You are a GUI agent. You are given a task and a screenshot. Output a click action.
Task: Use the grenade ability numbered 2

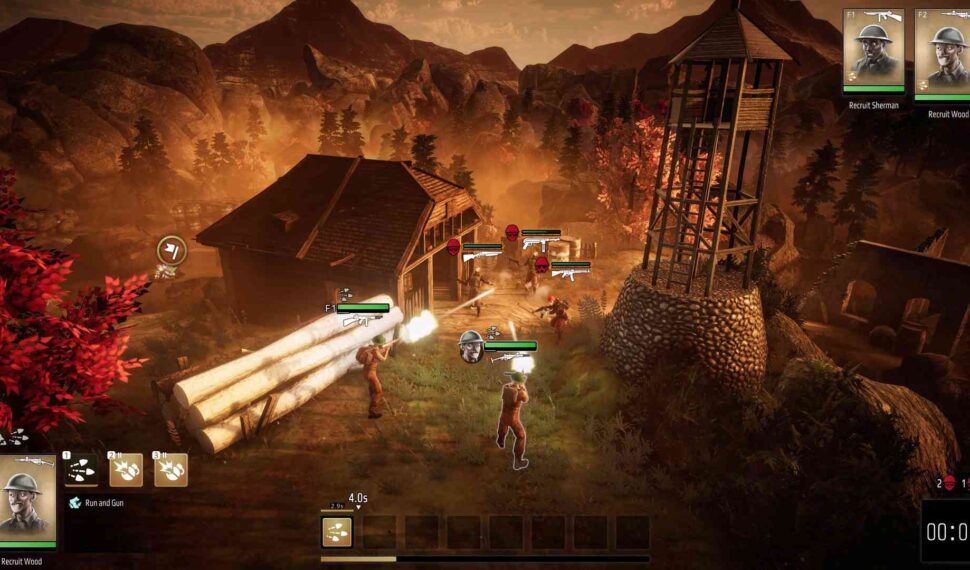point(126,469)
